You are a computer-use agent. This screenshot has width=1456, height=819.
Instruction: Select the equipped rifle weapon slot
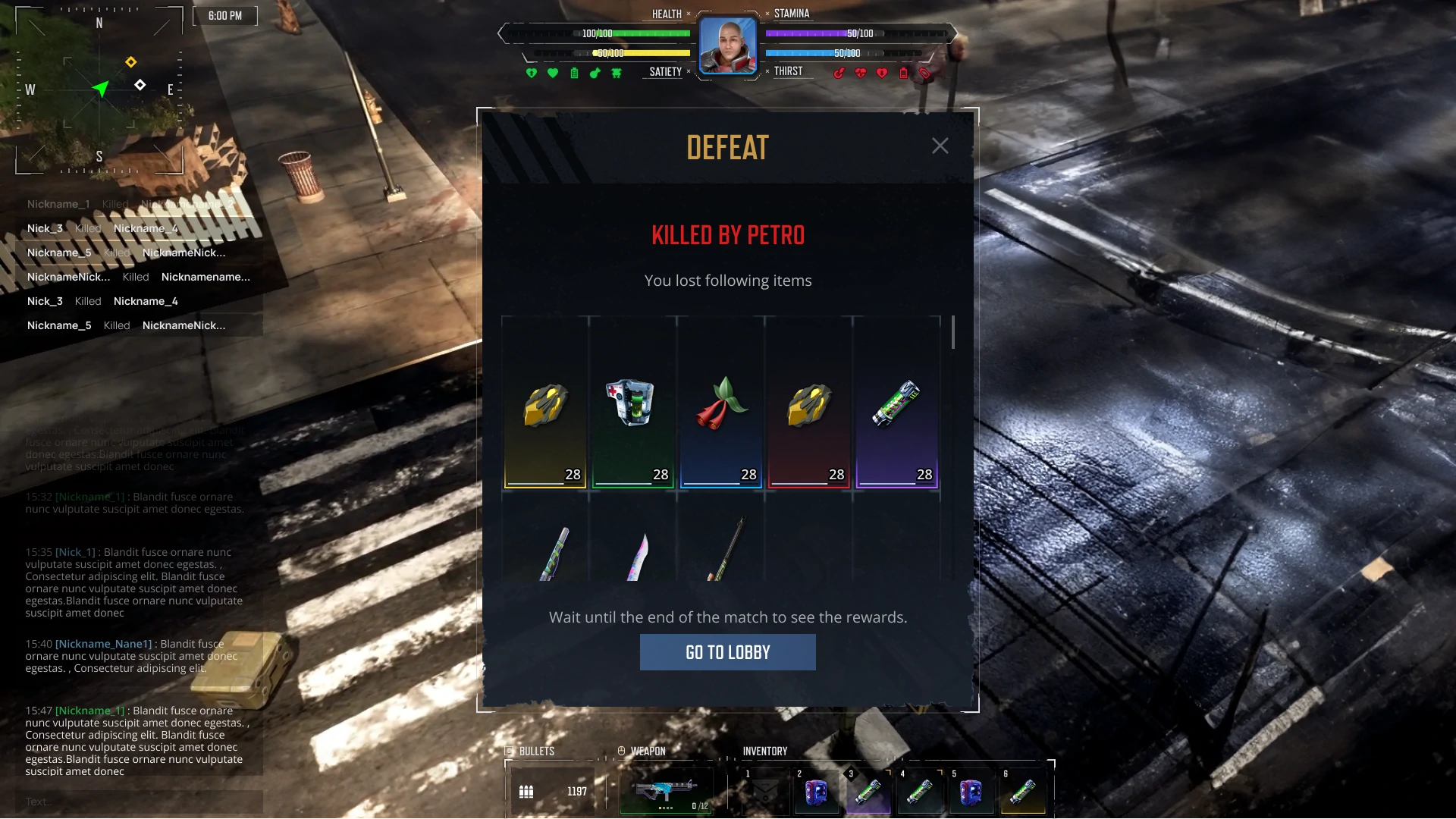(666, 791)
